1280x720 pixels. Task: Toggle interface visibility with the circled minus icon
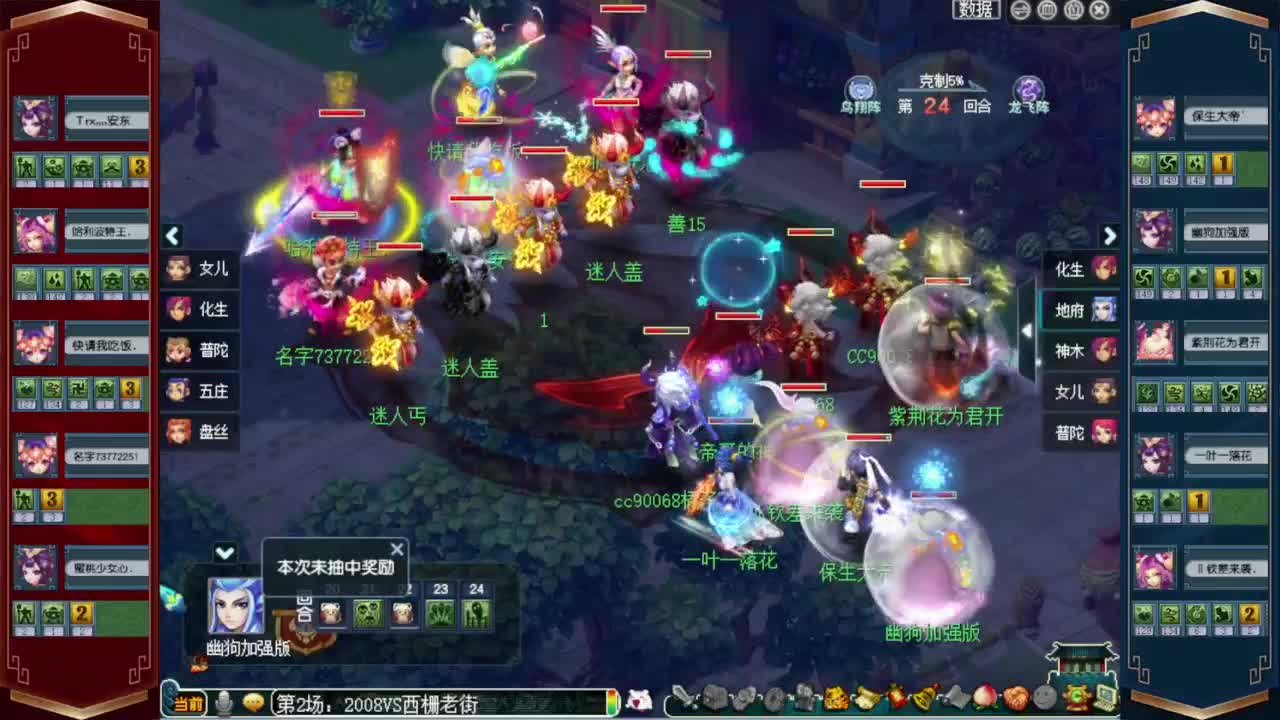tap(1019, 10)
